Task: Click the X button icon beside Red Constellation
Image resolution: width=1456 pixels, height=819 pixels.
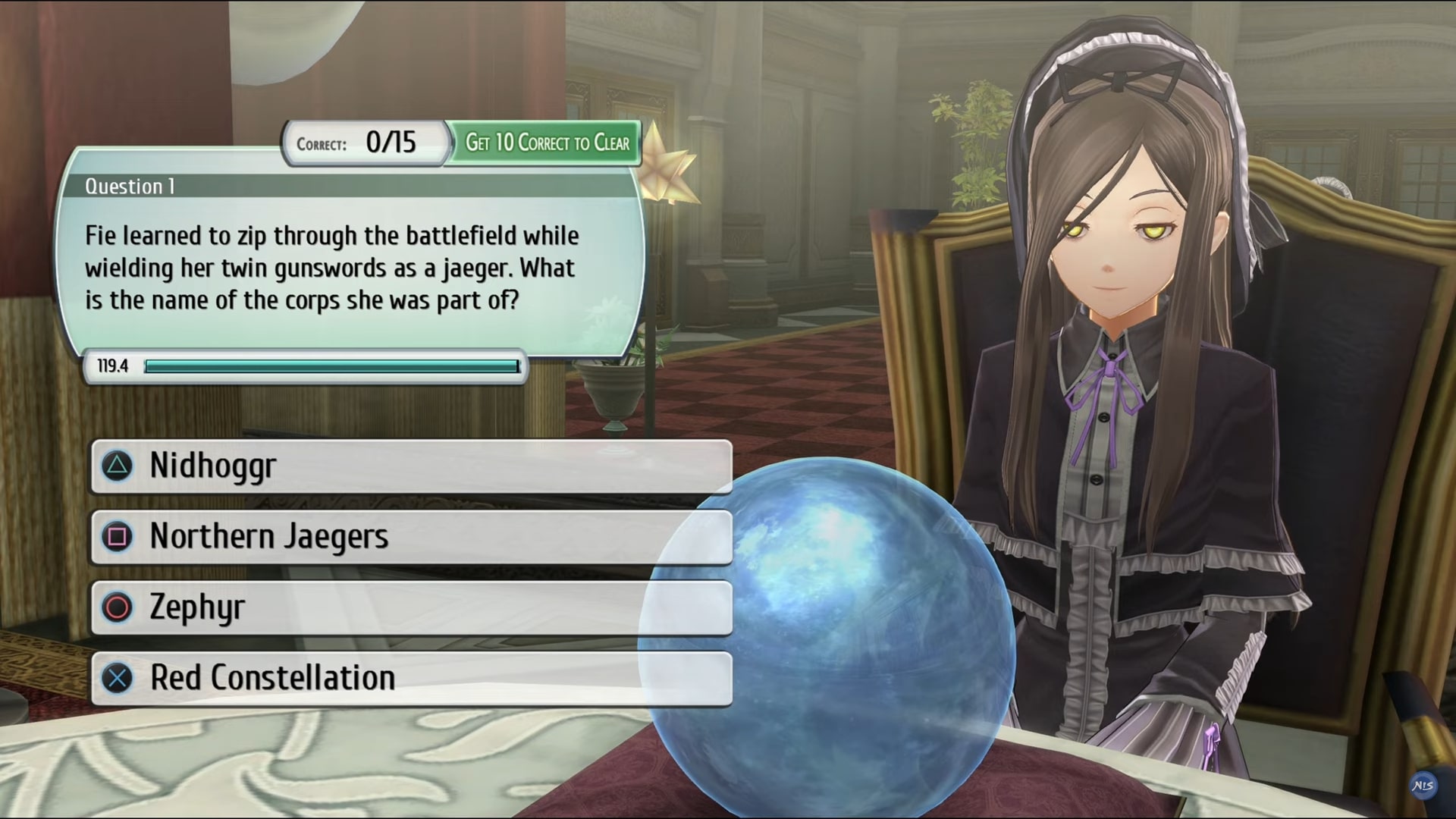Action: (118, 677)
